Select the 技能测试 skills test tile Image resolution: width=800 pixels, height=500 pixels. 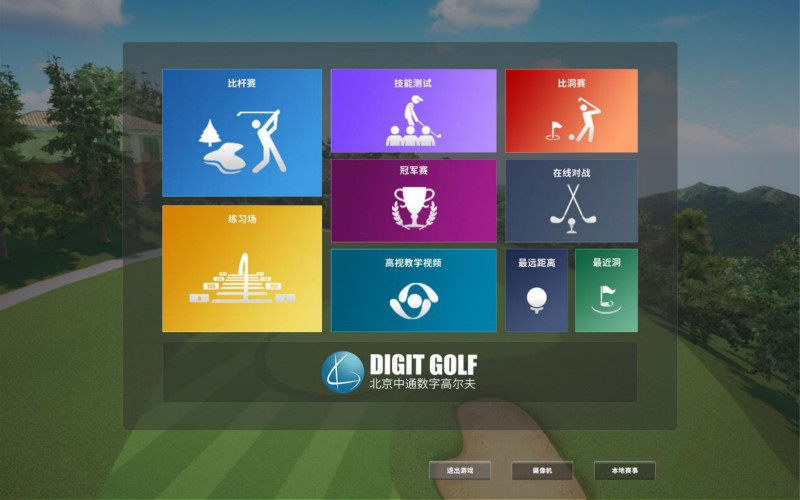(x=413, y=110)
